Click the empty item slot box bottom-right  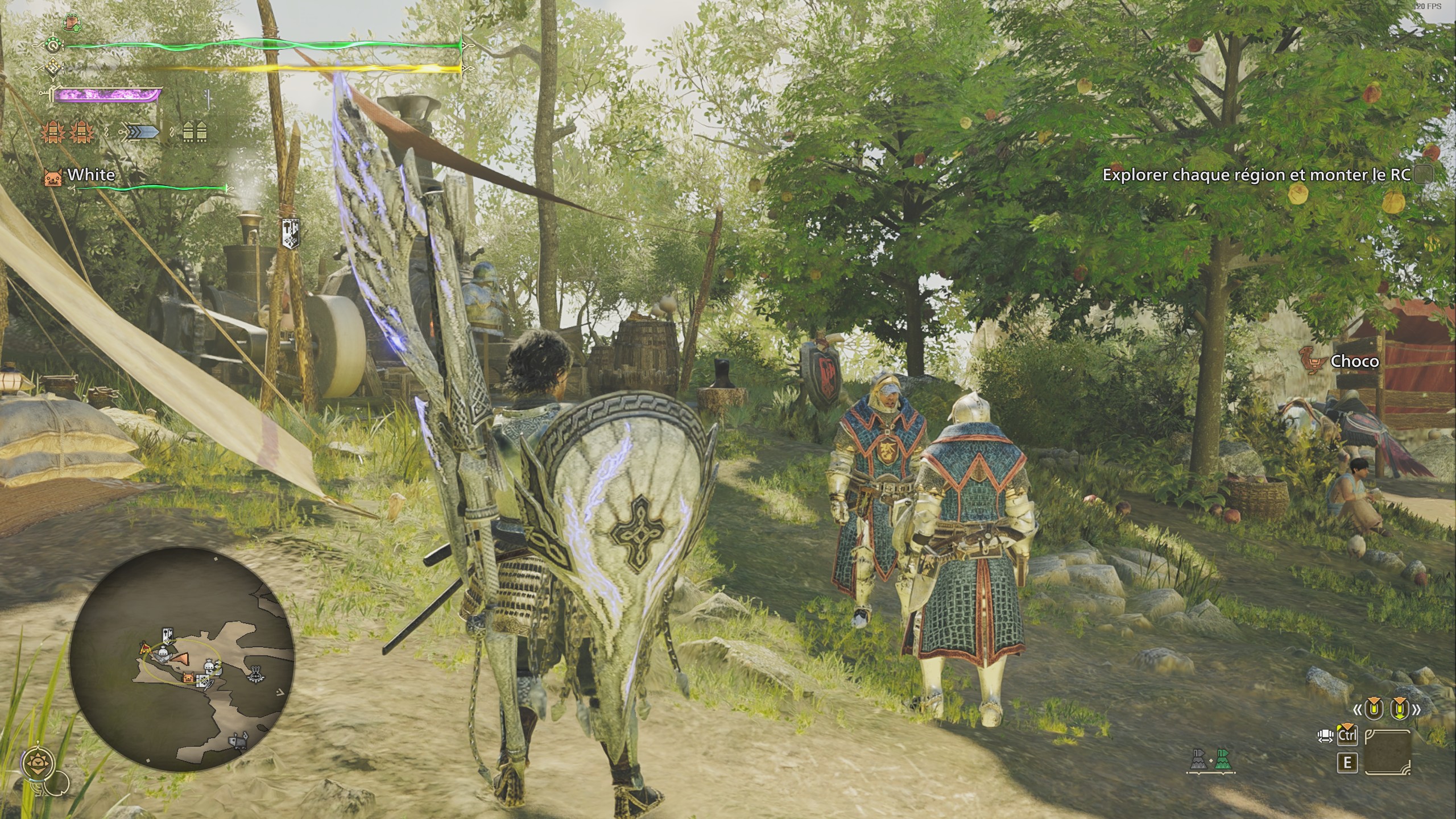(1388, 752)
